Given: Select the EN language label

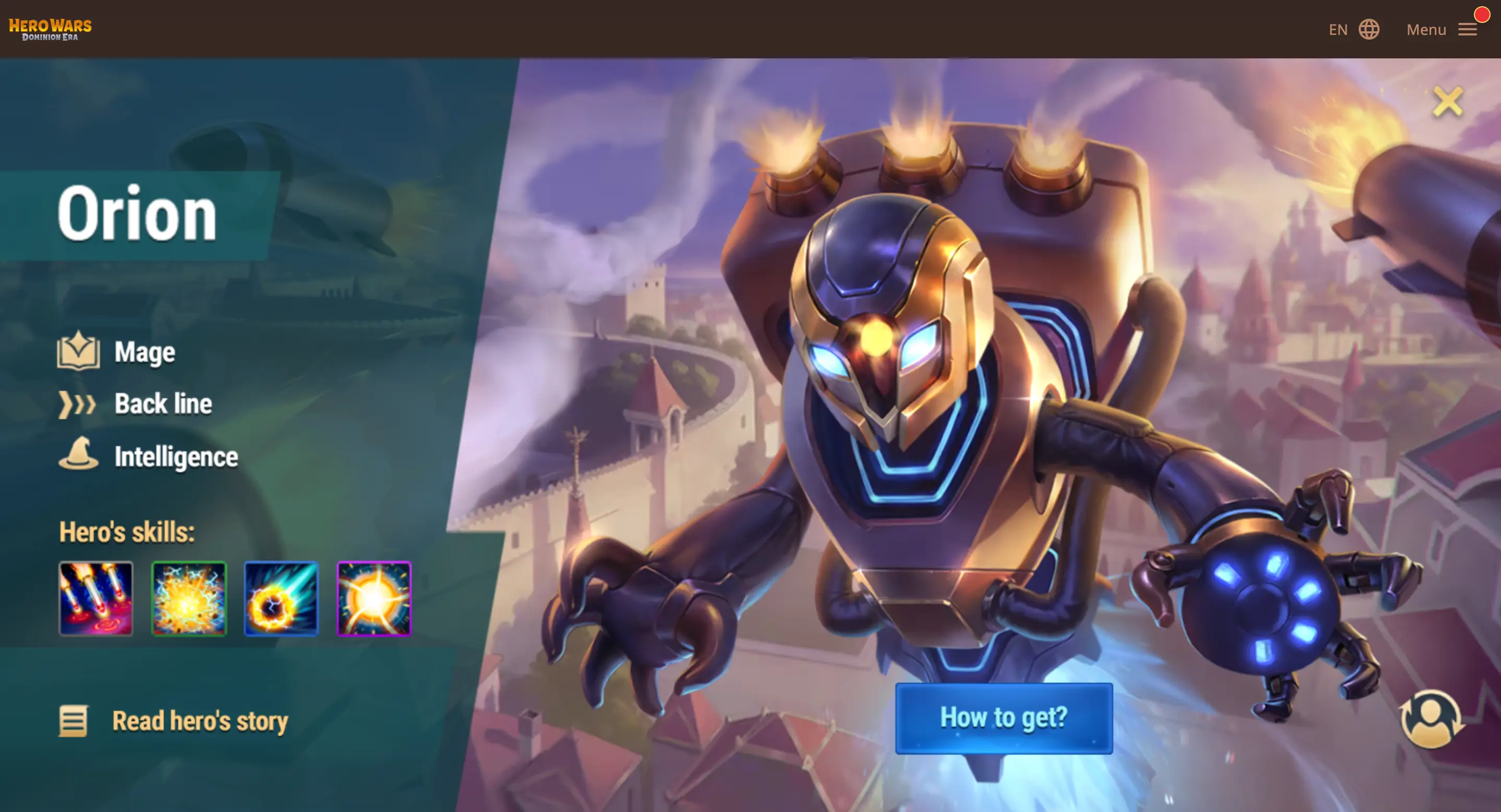Looking at the screenshot, I should [x=1339, y=29].
